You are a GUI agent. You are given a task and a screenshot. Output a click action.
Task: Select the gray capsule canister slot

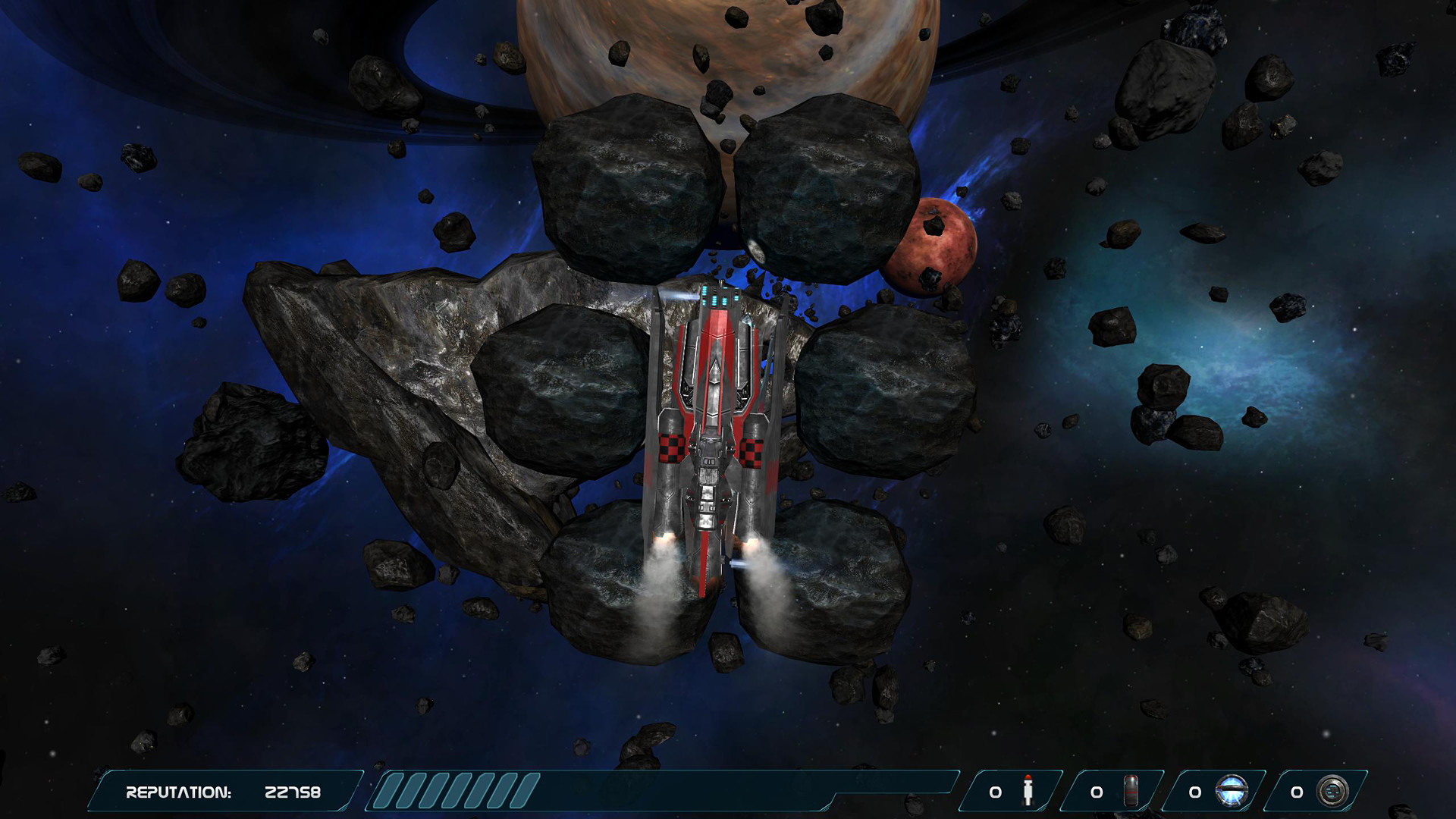click(x=1130, y=791)
